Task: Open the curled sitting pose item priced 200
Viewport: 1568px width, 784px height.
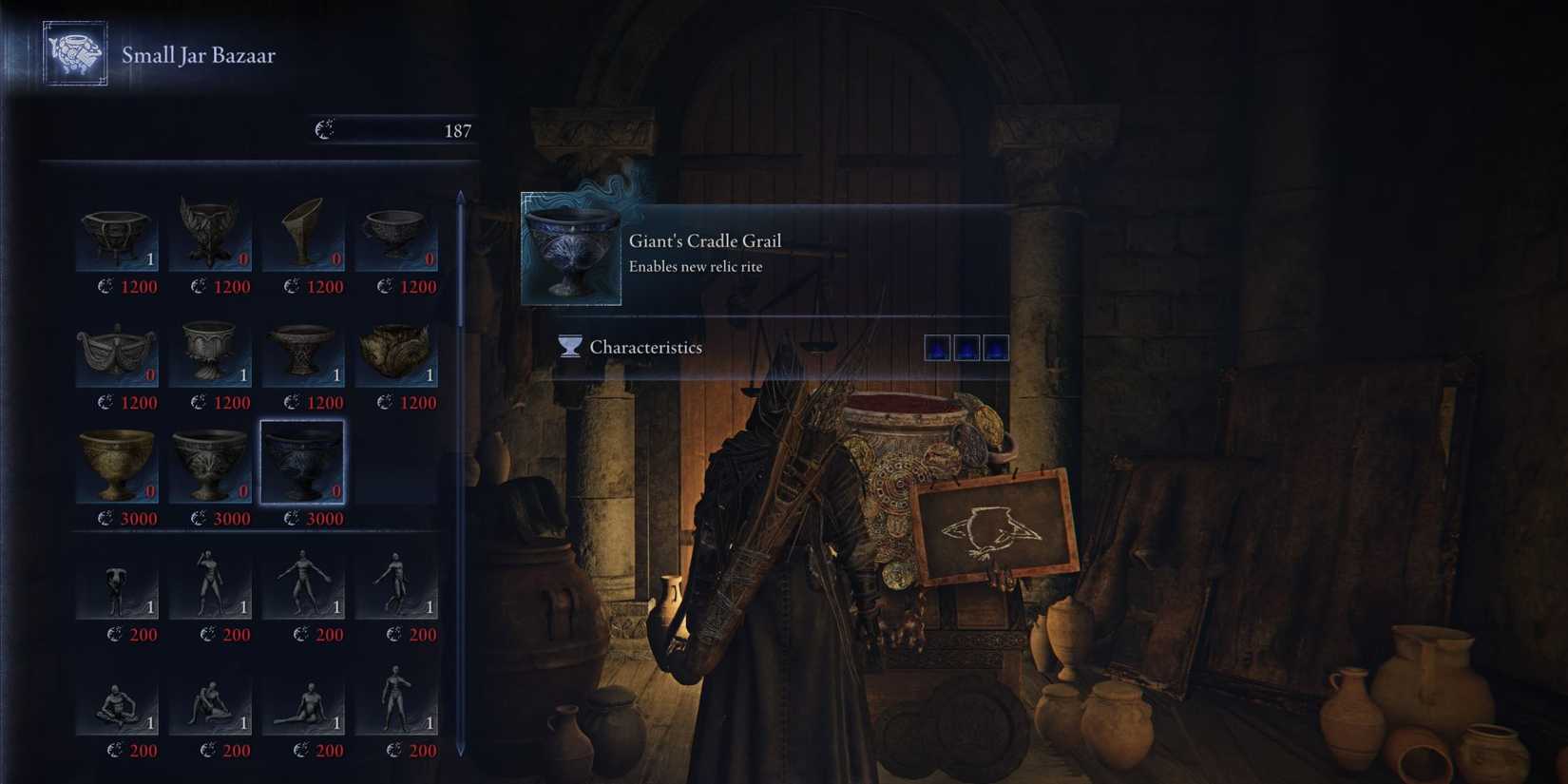Action: pos(116,697)
